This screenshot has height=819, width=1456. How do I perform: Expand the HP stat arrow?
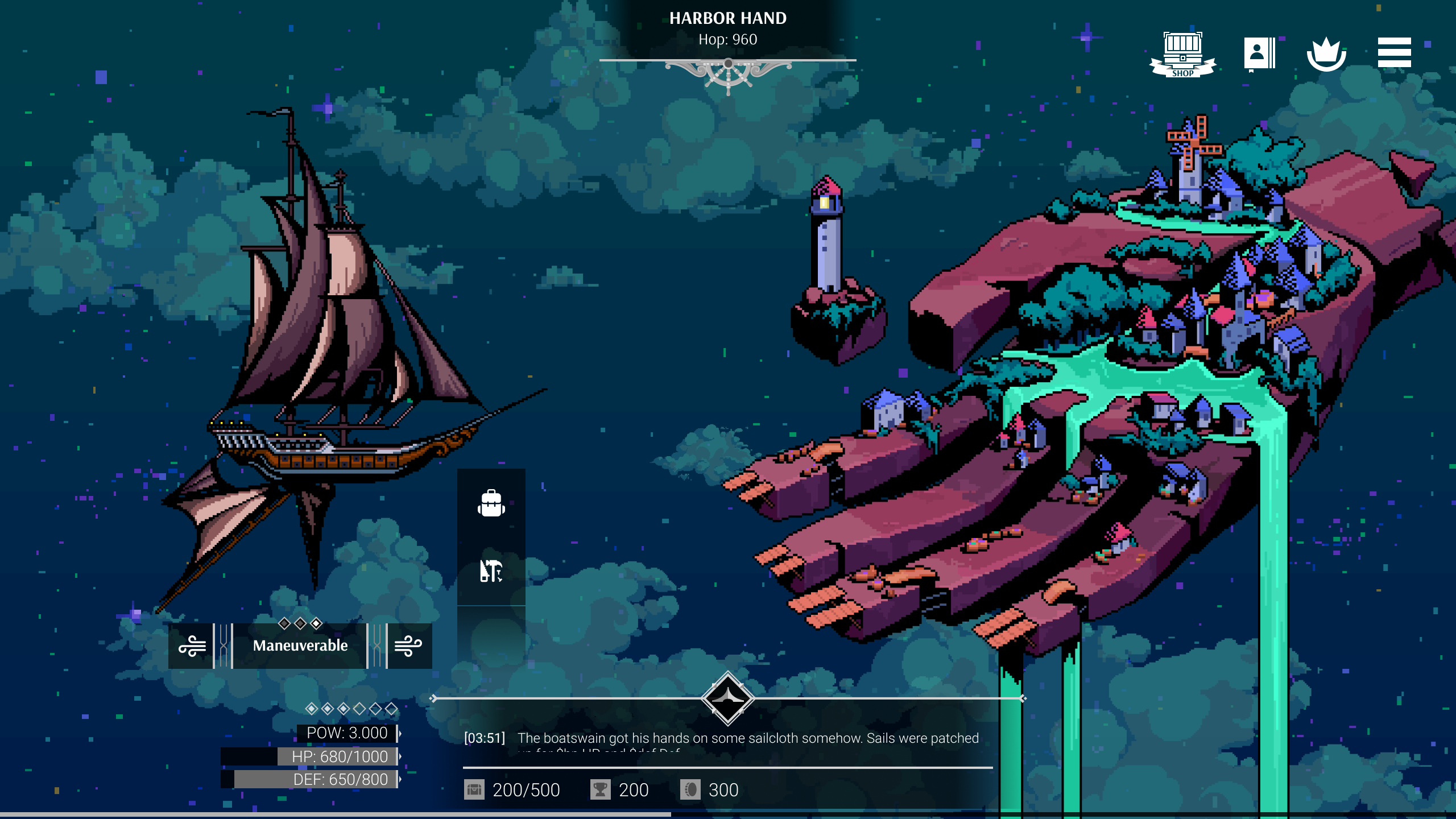click(399, 756)
